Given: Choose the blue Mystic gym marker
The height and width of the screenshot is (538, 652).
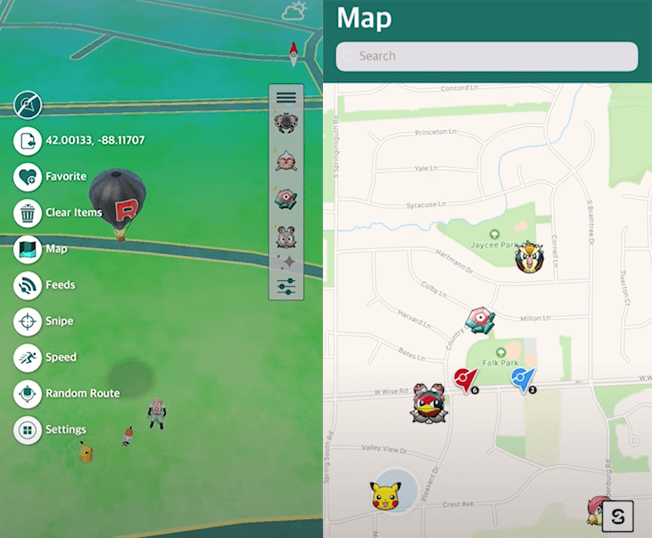Looking at the screenshot, I should [x=522, y=378].
